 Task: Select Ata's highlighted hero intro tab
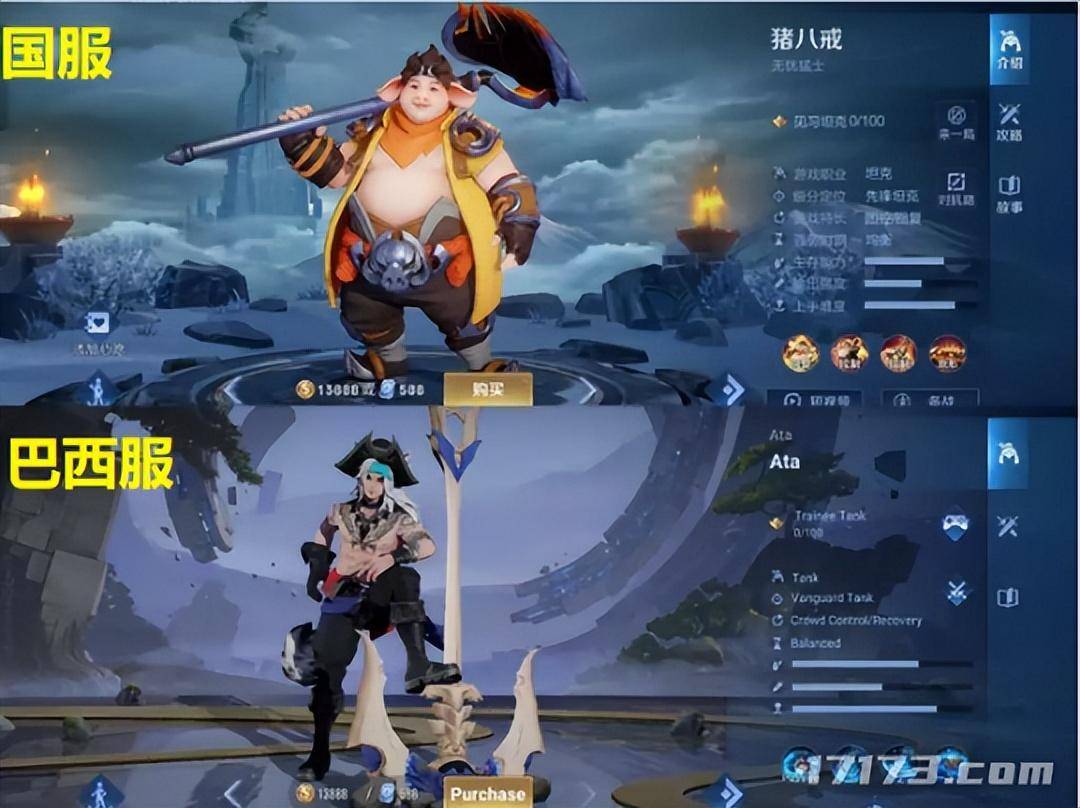point(1008,453)
